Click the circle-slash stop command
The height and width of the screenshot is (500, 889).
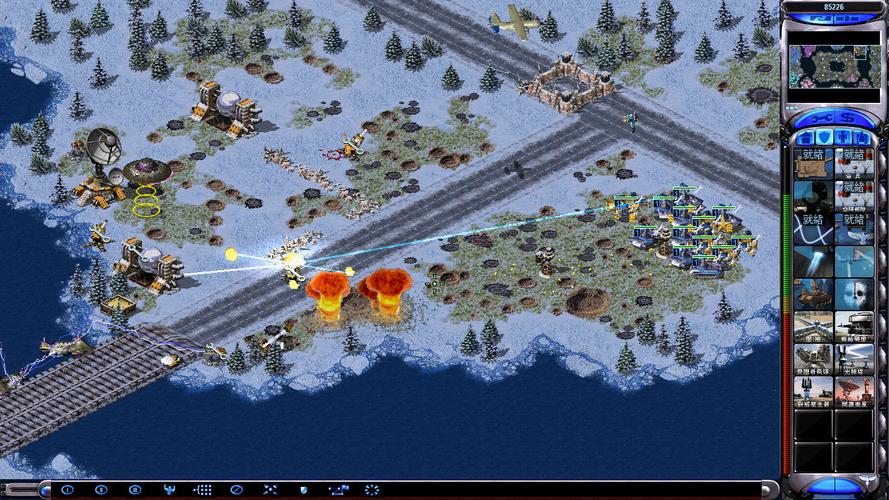pyautogui.click(x=236, y=490)
